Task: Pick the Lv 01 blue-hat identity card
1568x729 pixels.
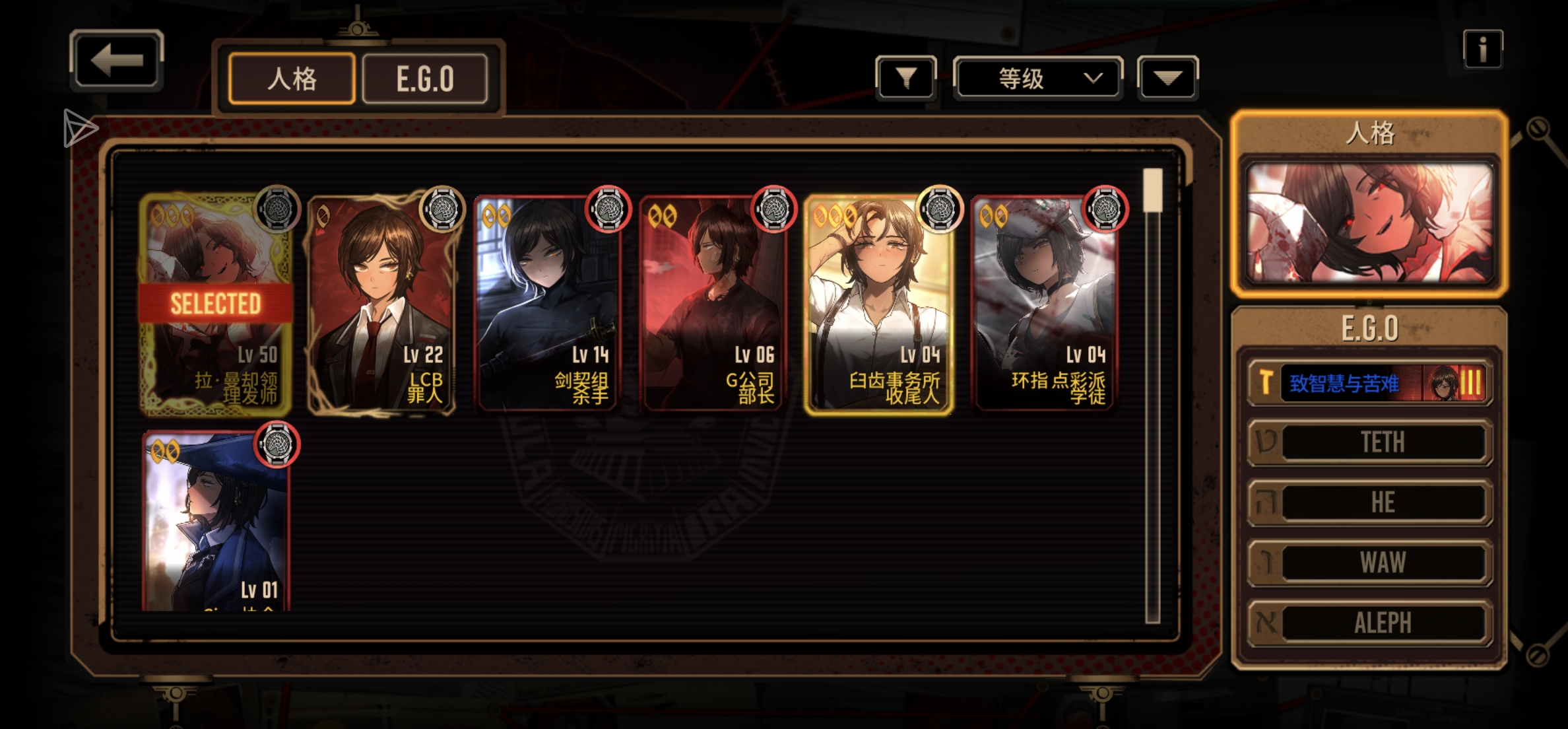Action: pyautogui.click(x=216, y=522)
